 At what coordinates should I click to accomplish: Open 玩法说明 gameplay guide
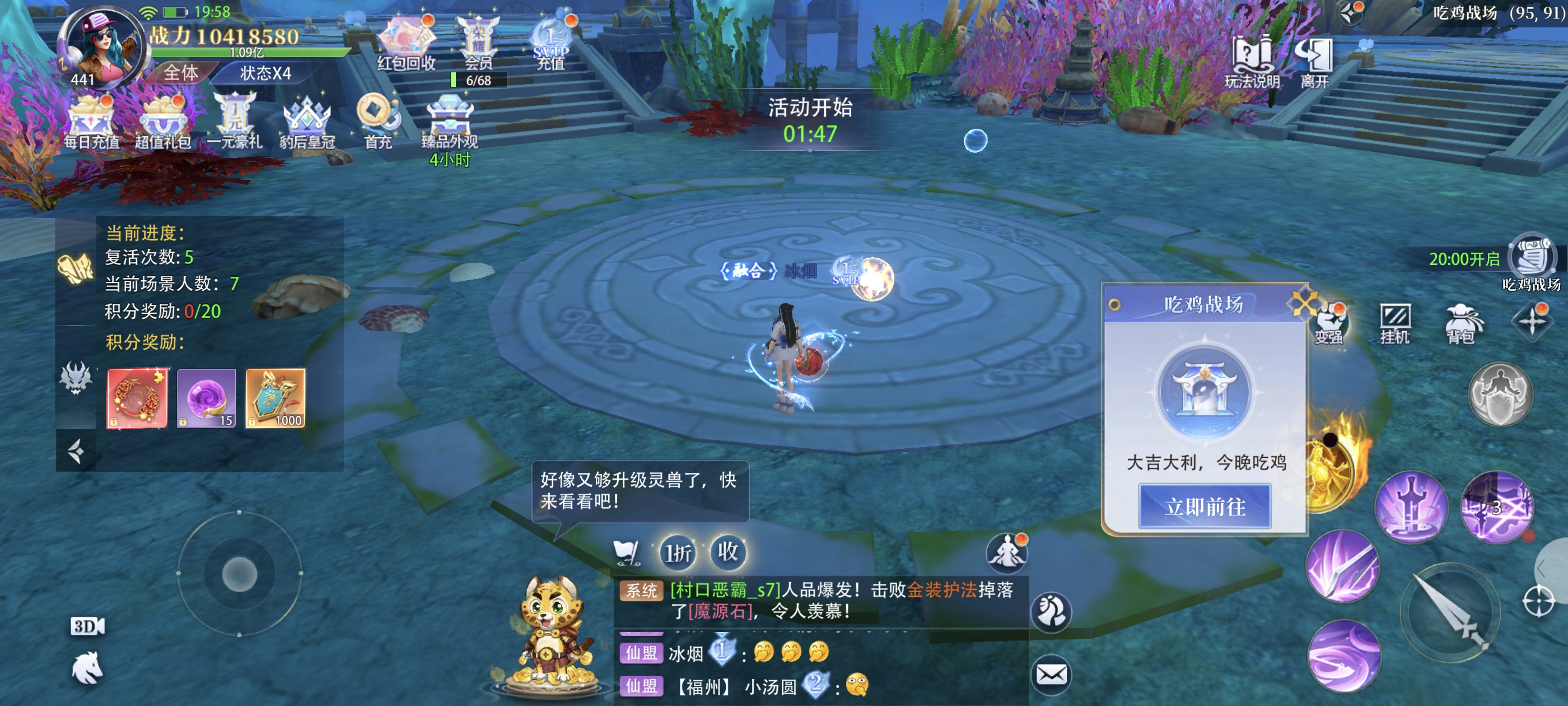(x=1252, y=62)
